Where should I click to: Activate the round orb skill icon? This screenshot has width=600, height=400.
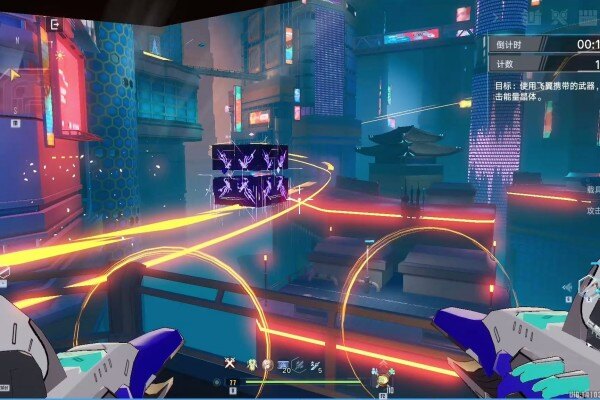pyautogui.click(x=267, y=365)
